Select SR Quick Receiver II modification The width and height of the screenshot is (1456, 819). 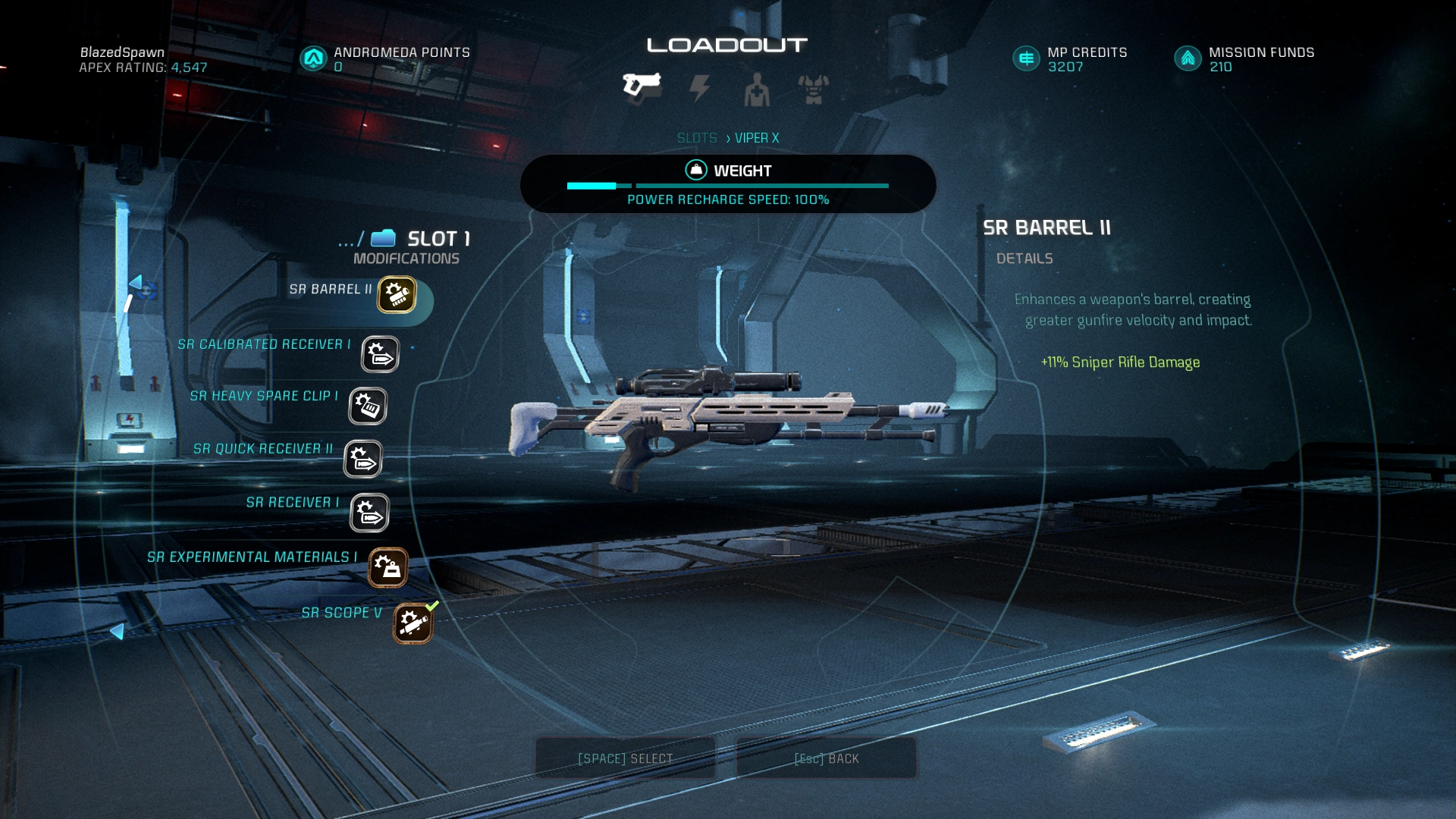[362, 460]
